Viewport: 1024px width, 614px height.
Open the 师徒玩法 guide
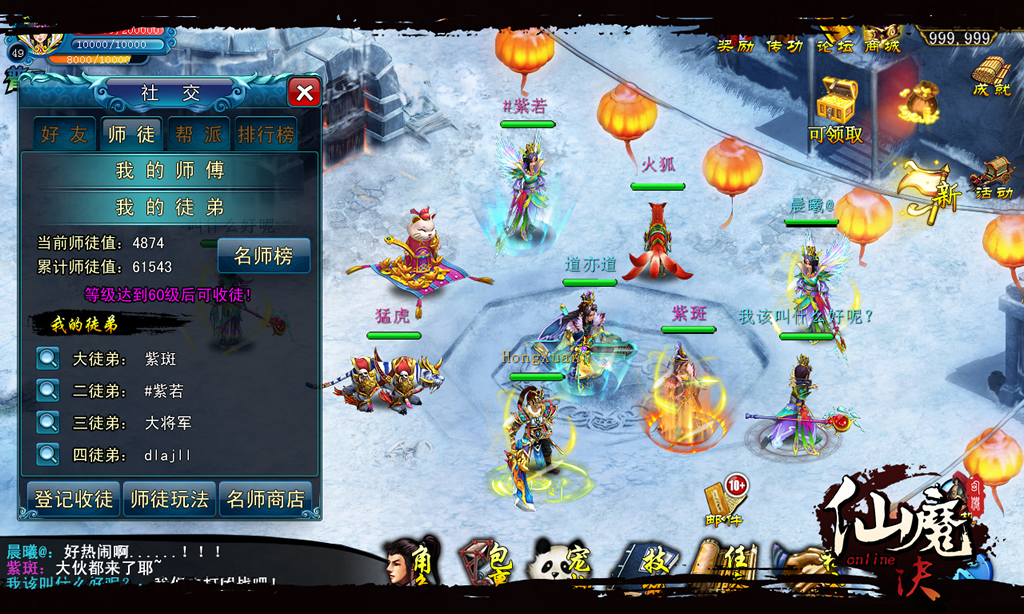(x=170, y=499)
